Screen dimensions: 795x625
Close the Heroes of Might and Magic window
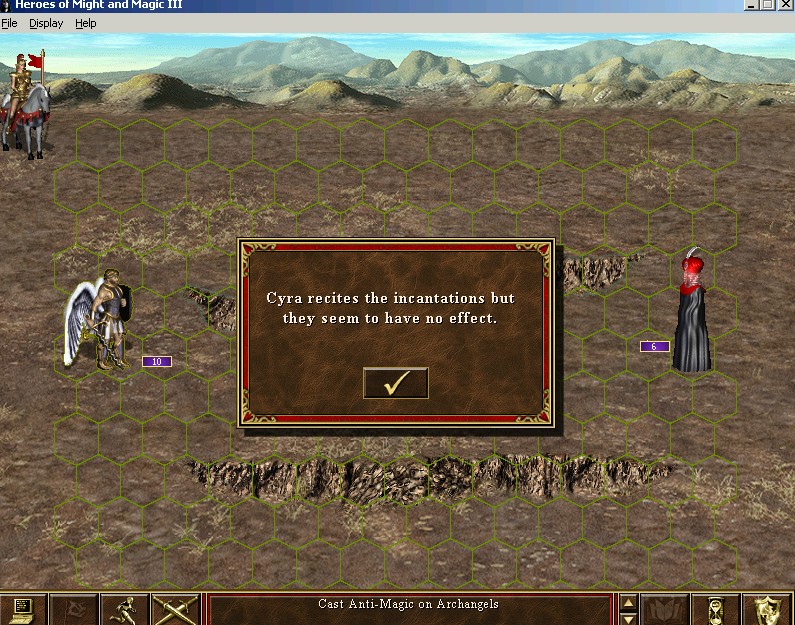pyautogui.click(x=786, y=5)
